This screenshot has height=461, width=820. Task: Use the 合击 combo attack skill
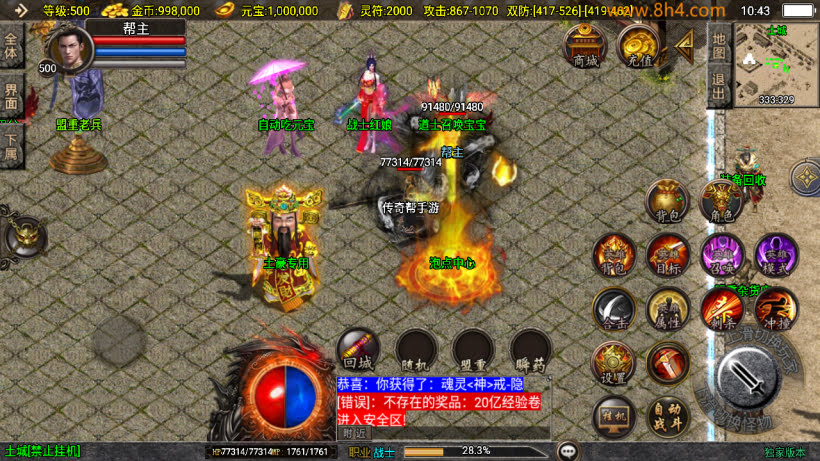(614, 309)
